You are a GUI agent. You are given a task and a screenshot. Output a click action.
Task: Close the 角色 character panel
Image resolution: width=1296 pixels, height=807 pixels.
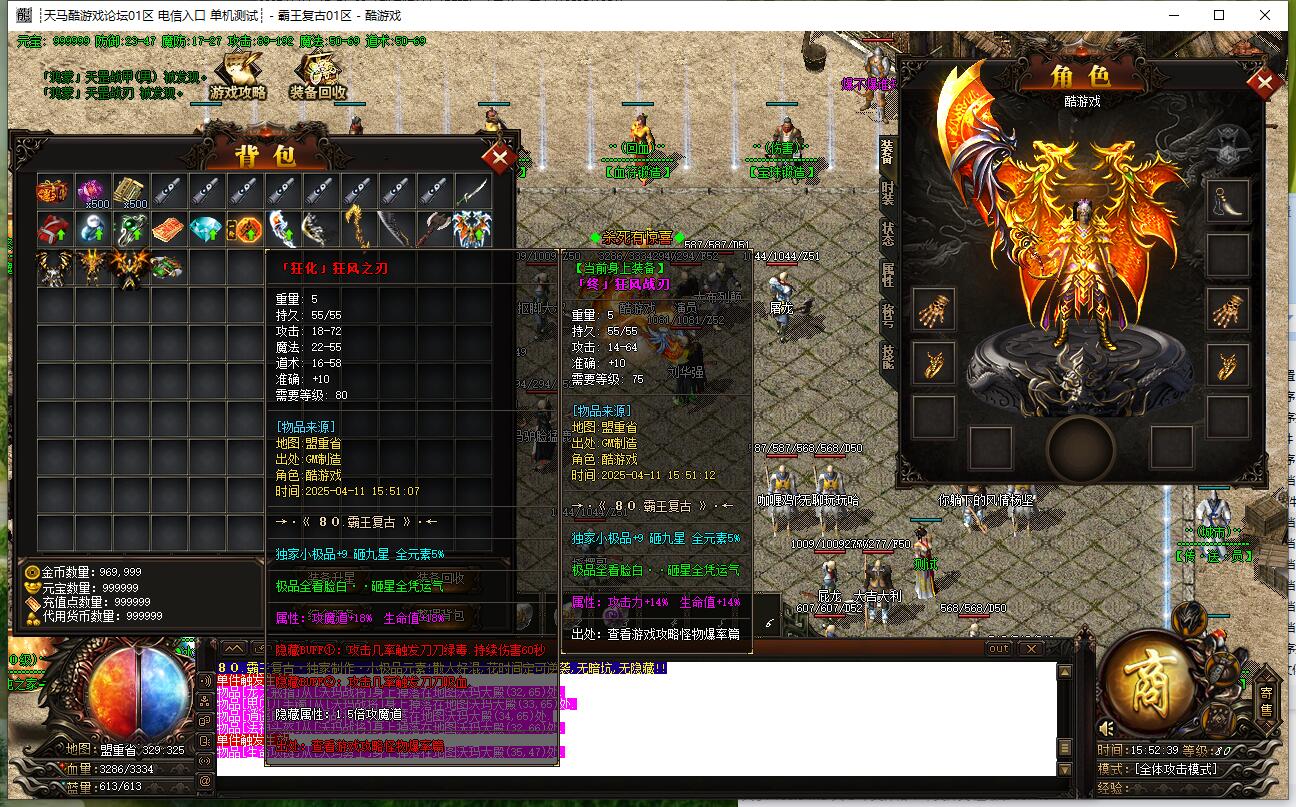point(1265,84)
